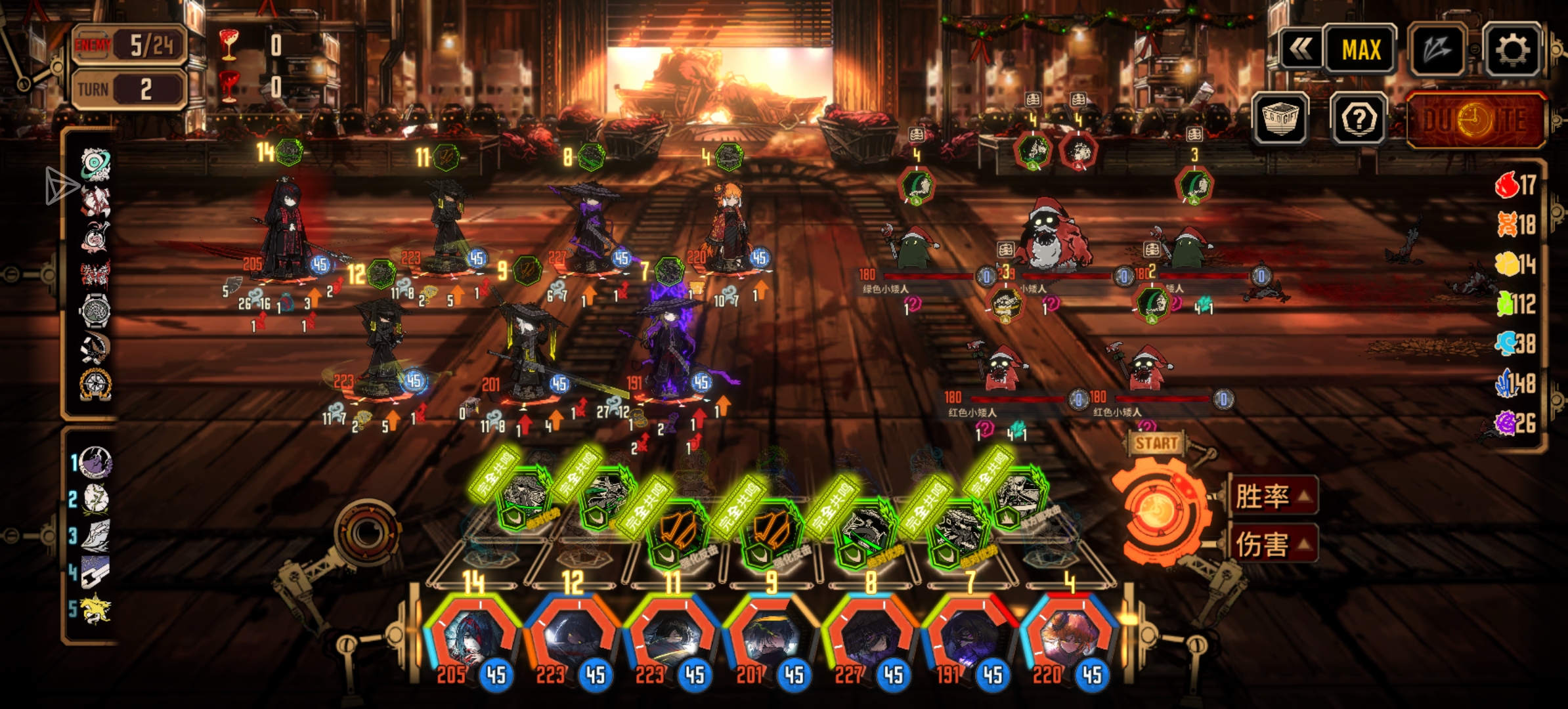Viewport: 1568px width, 709px height.
Task: Click the paper-plane arrow beside the buff list
Action: point(60,185)
